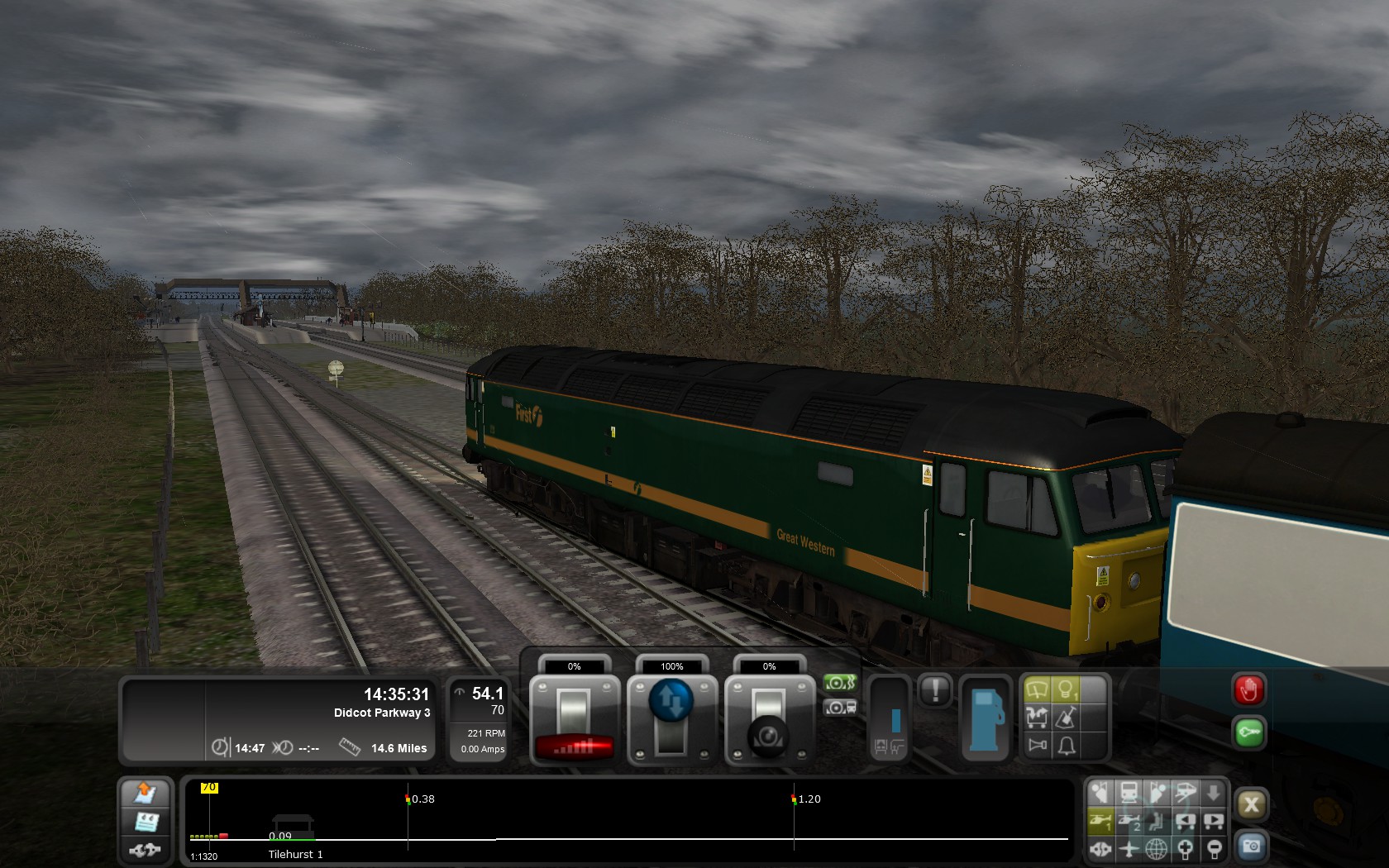Sound the horn icon
This screenshot has height=868, width=1389.
pos(1037,746)
